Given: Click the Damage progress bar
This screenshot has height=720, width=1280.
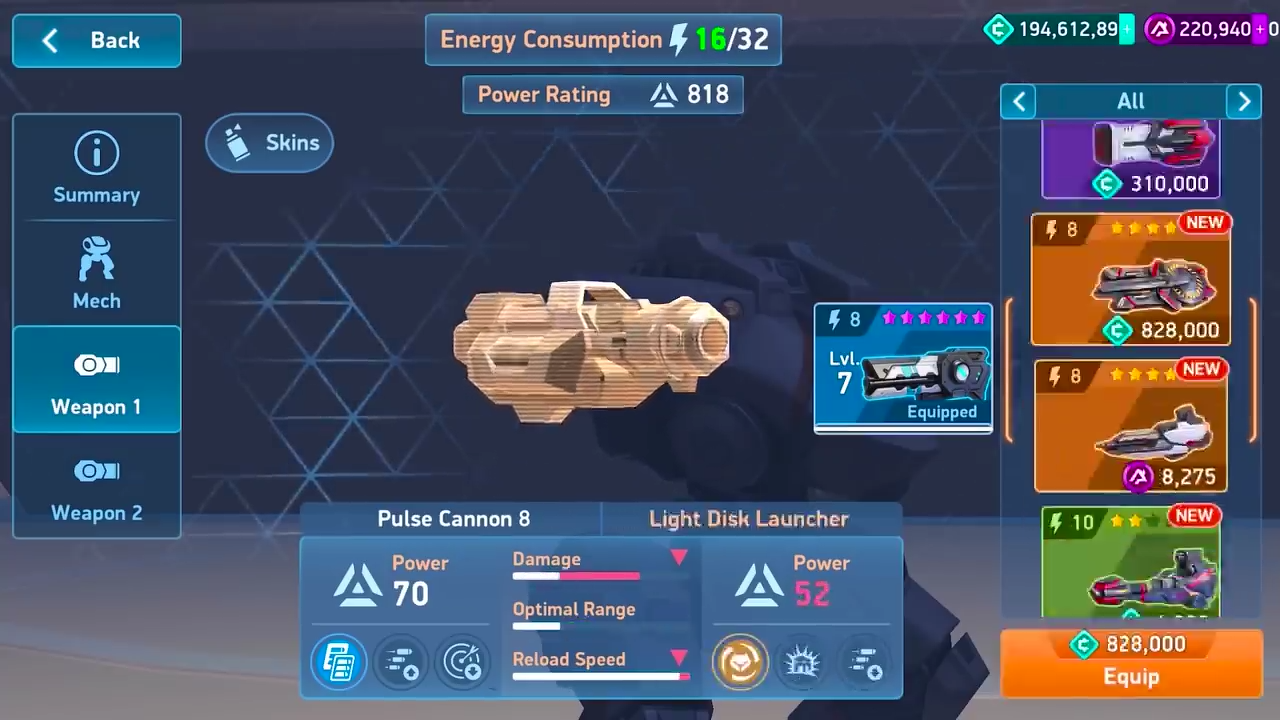Looking at the screenshot, I should [x=575, y=577].
